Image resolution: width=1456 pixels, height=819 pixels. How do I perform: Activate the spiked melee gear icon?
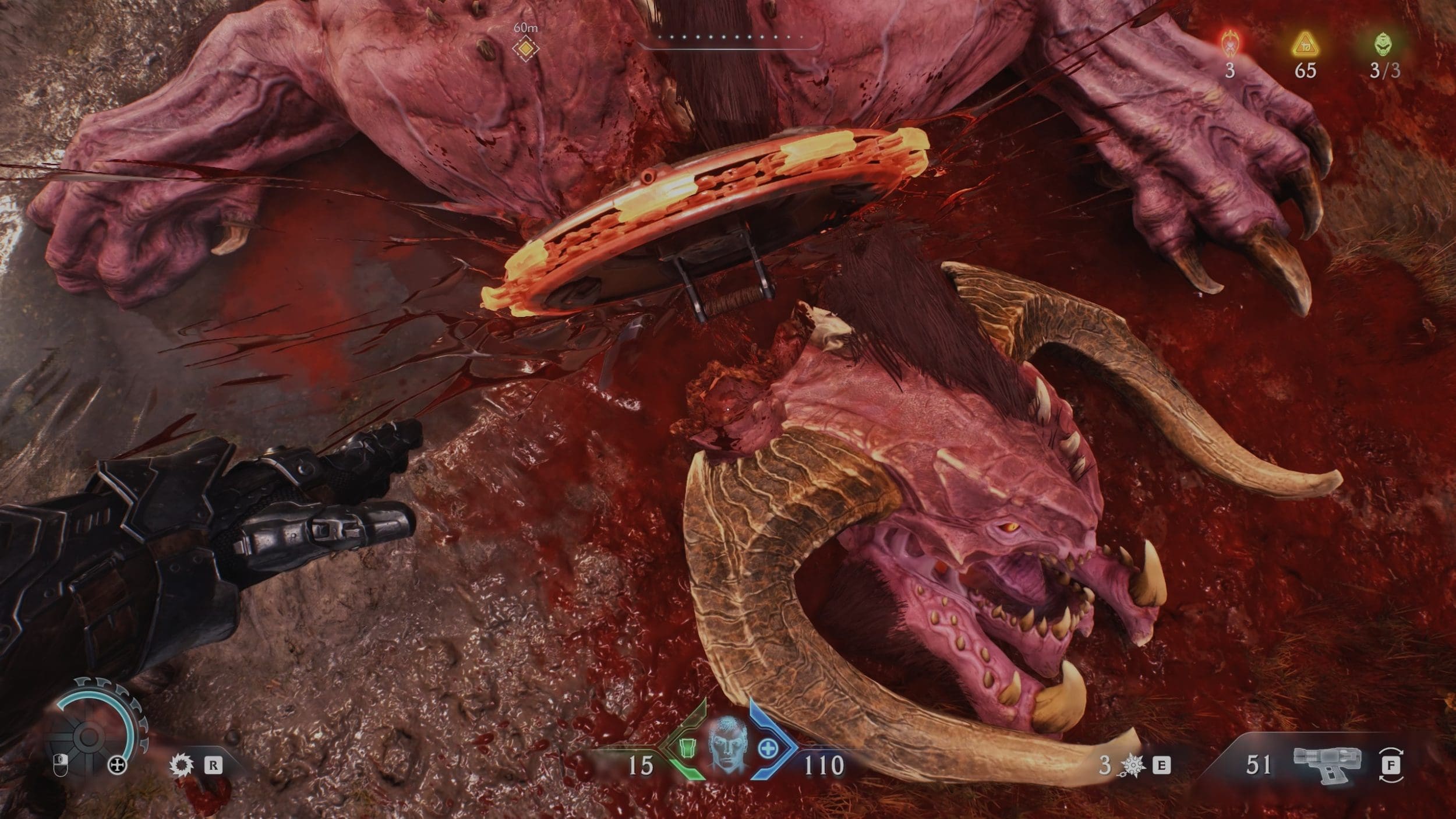click(180, 765)
